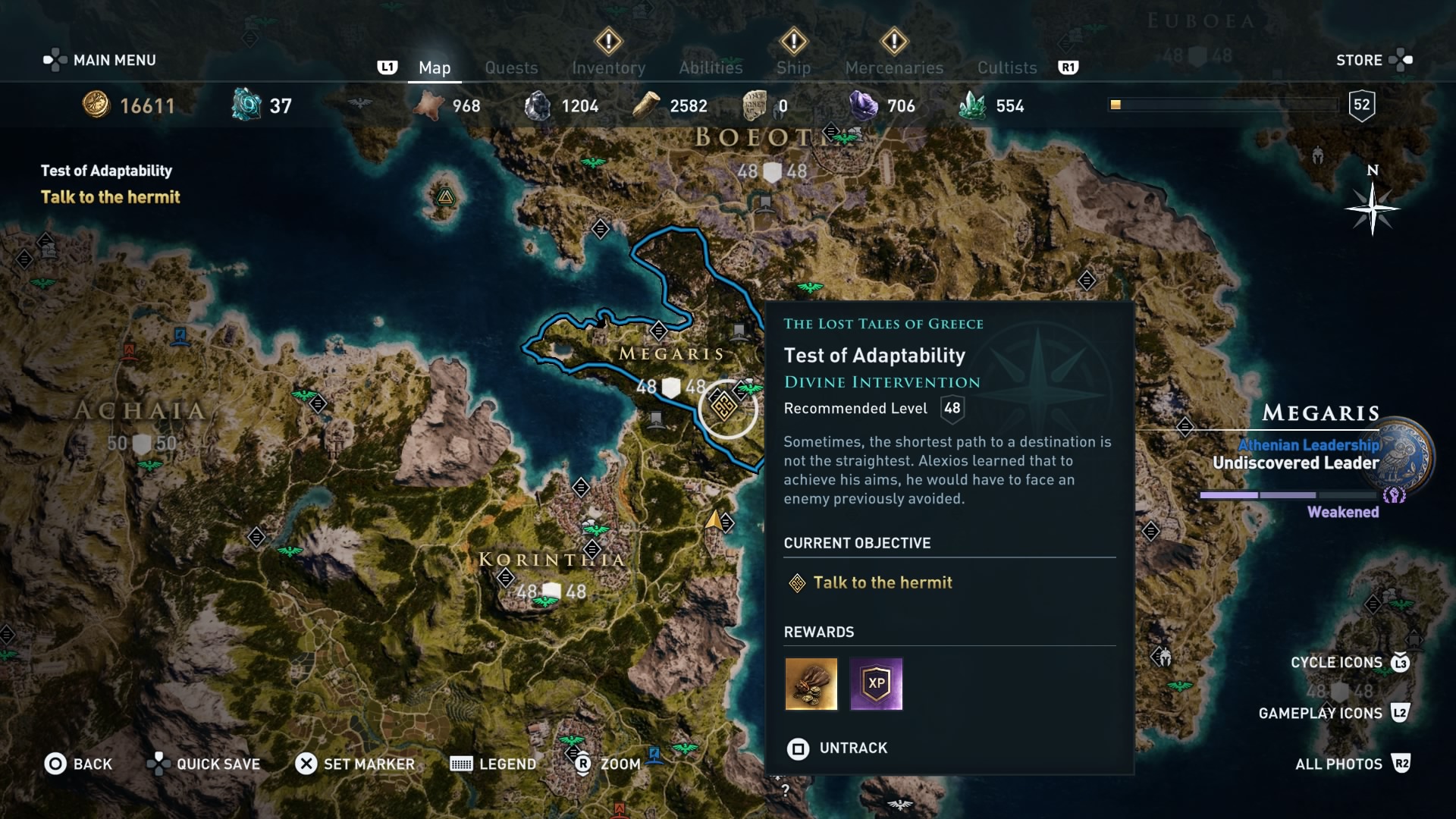
Task: Choose Quick Save
Action: 204,764
